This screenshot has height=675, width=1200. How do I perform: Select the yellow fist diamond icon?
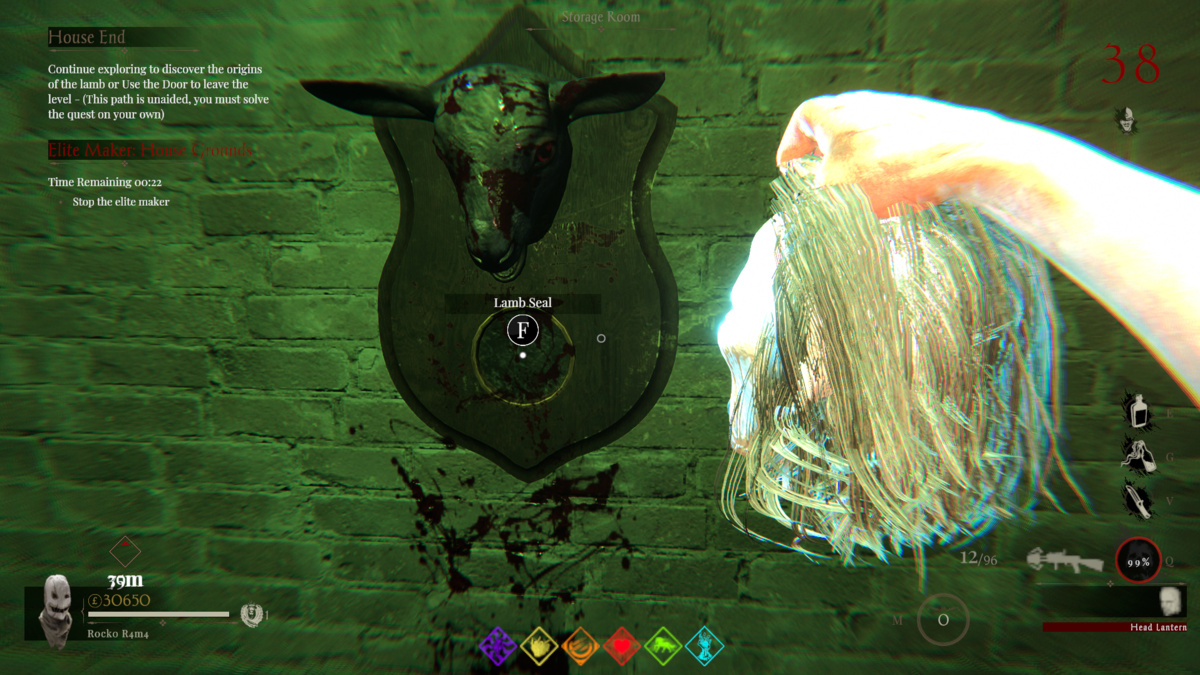click(539, 647)
